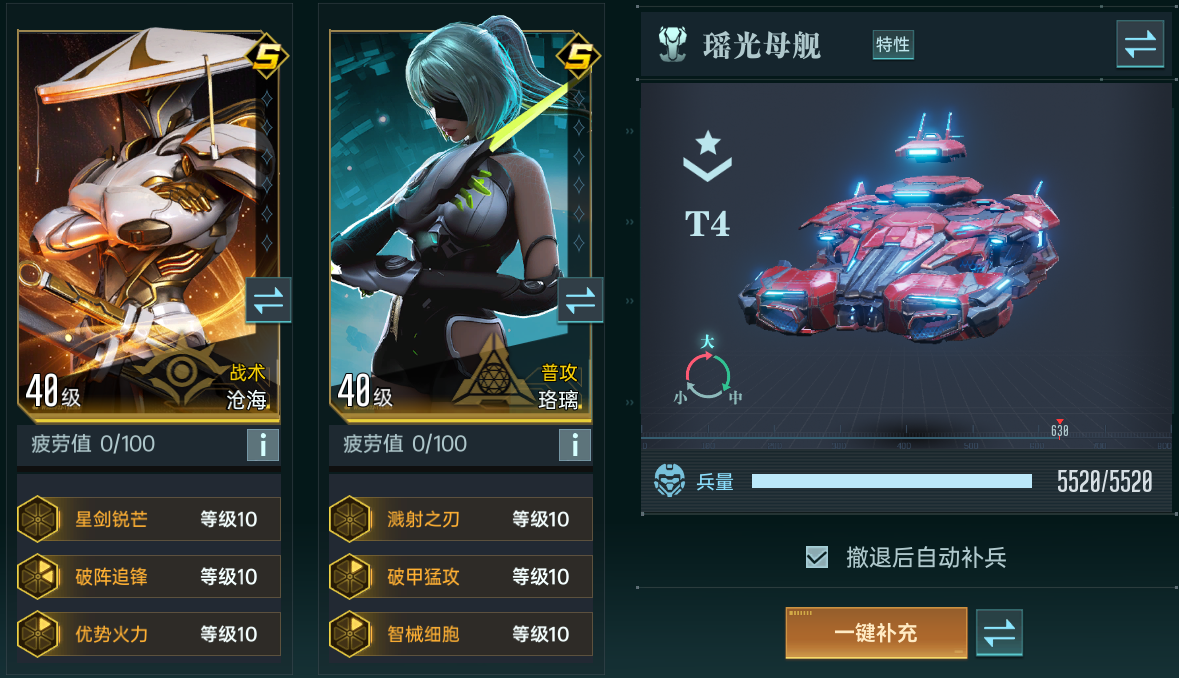This screenshot has height=678, width=1179.
Task: Select the 珞璃 hero card
Action: pos(450,200)
